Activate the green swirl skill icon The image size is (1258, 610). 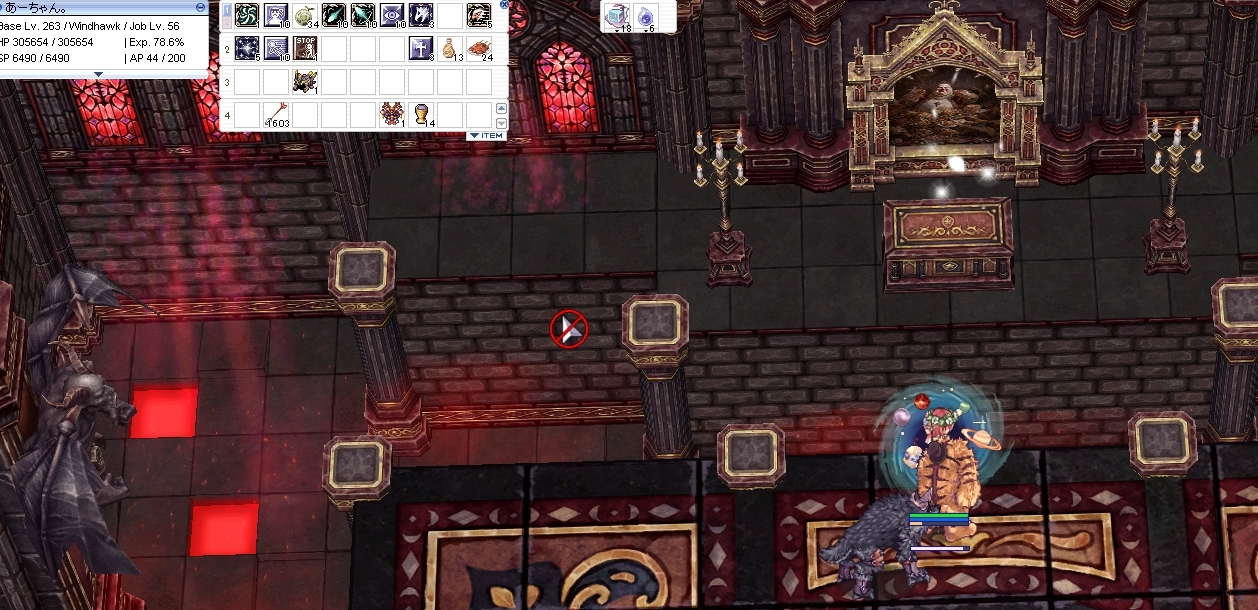pos(247,15)
